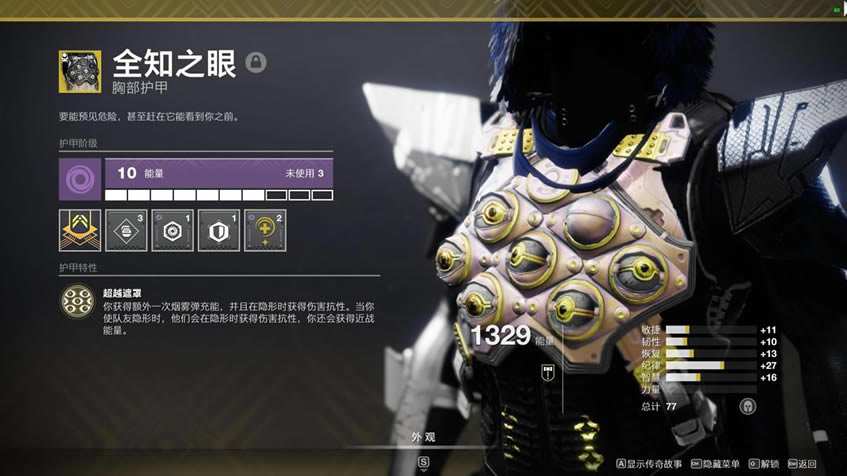Viewport: 847px width, 476px height.
Task: Select the gold chevron armor upgrade slot
Action: point(79,230)
